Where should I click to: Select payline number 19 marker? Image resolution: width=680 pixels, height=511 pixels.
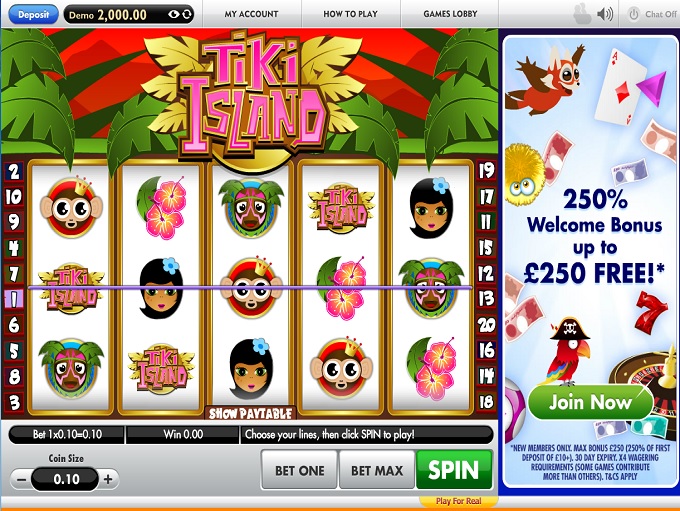pyautogui.click(x=487, y=171)
